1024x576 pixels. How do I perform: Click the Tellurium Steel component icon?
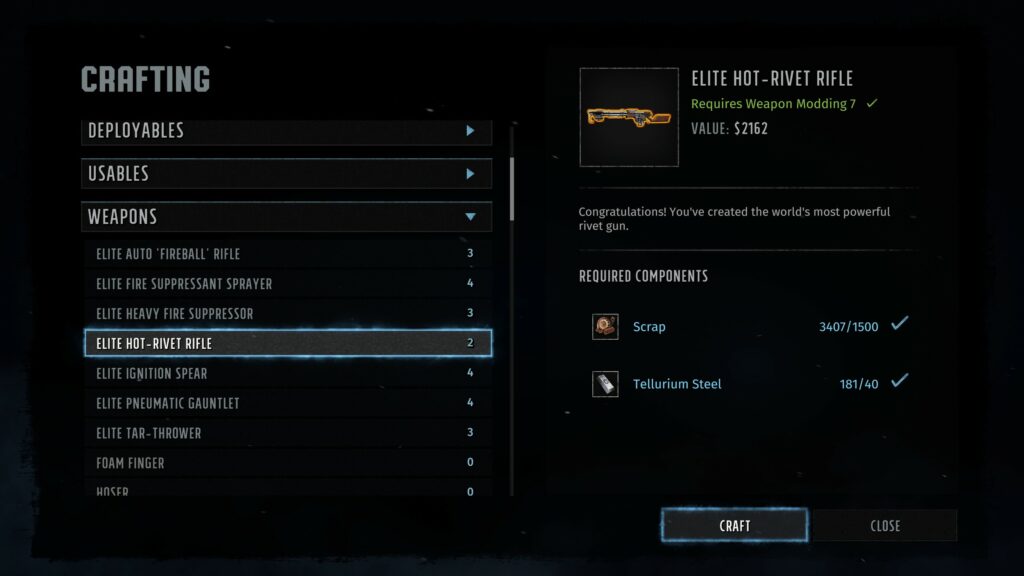tap(605, 384)
